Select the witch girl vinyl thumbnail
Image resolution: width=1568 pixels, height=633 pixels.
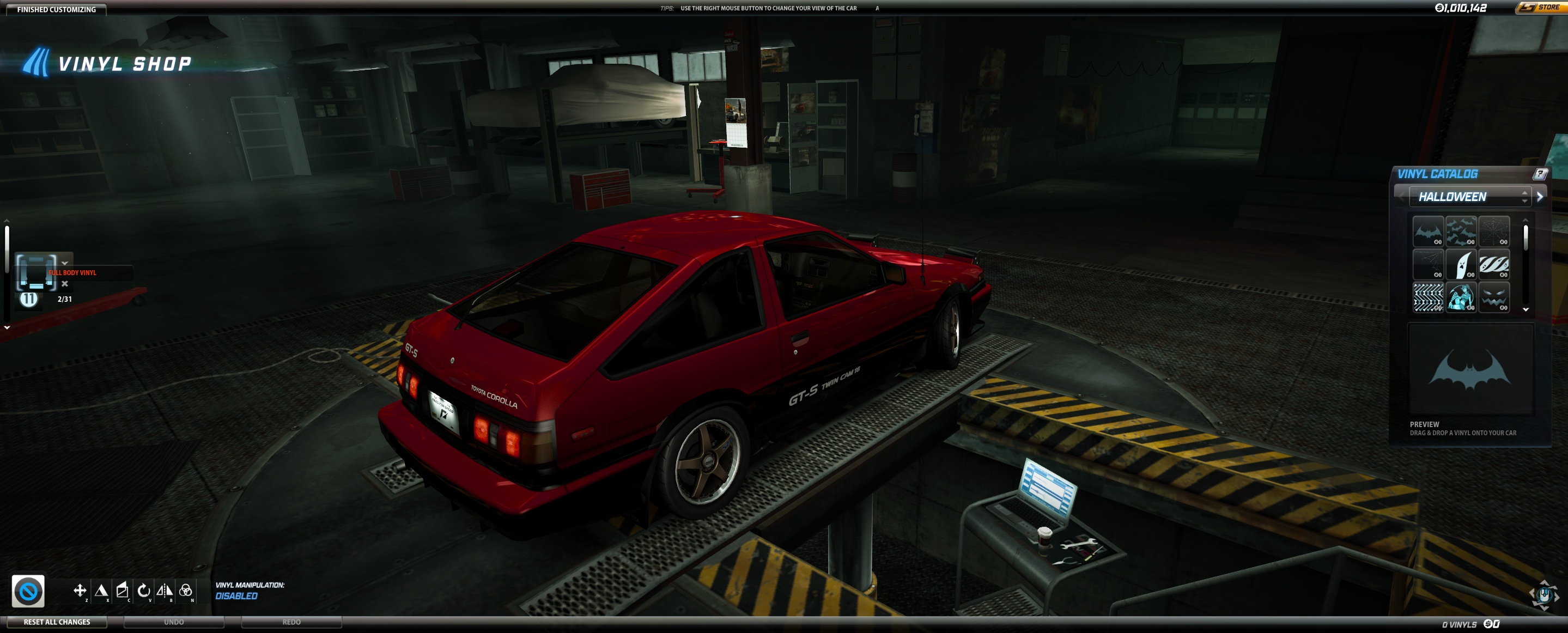(x=1460, y=297)
